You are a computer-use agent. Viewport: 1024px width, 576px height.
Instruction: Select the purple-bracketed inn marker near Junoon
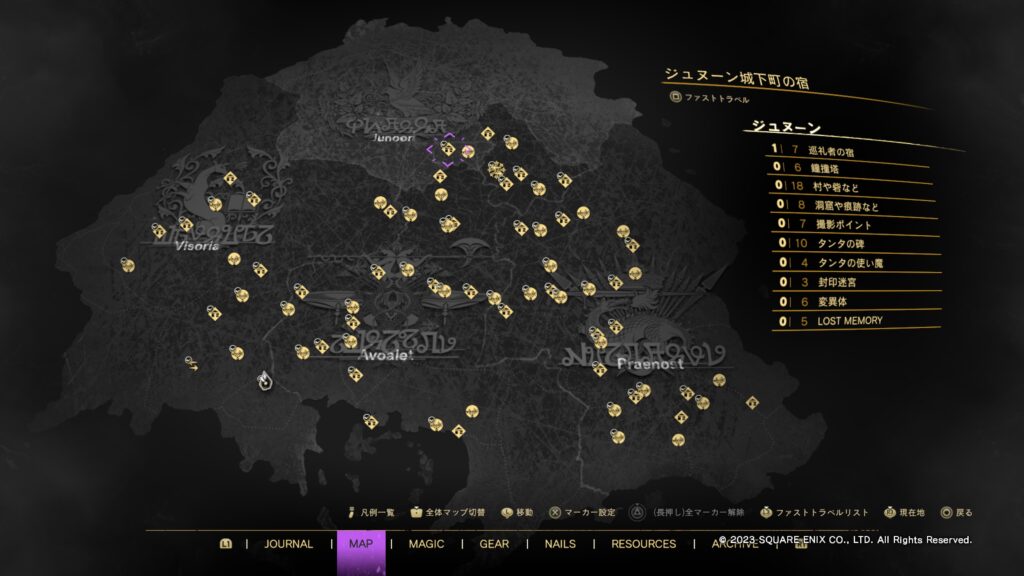448,149
